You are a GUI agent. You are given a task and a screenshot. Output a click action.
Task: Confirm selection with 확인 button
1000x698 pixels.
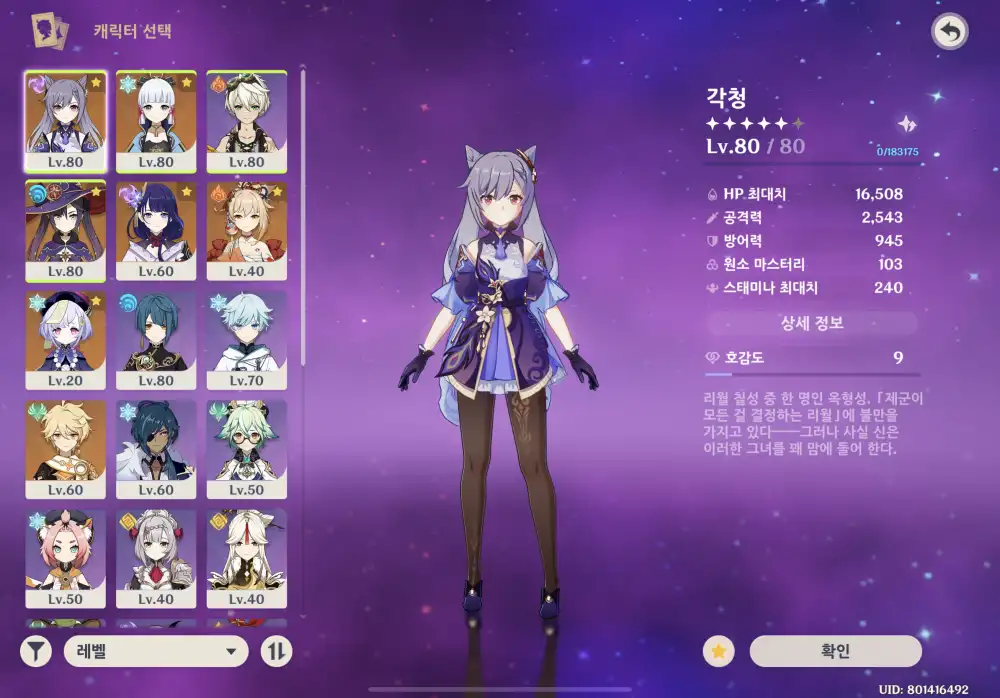click(836, 651)
